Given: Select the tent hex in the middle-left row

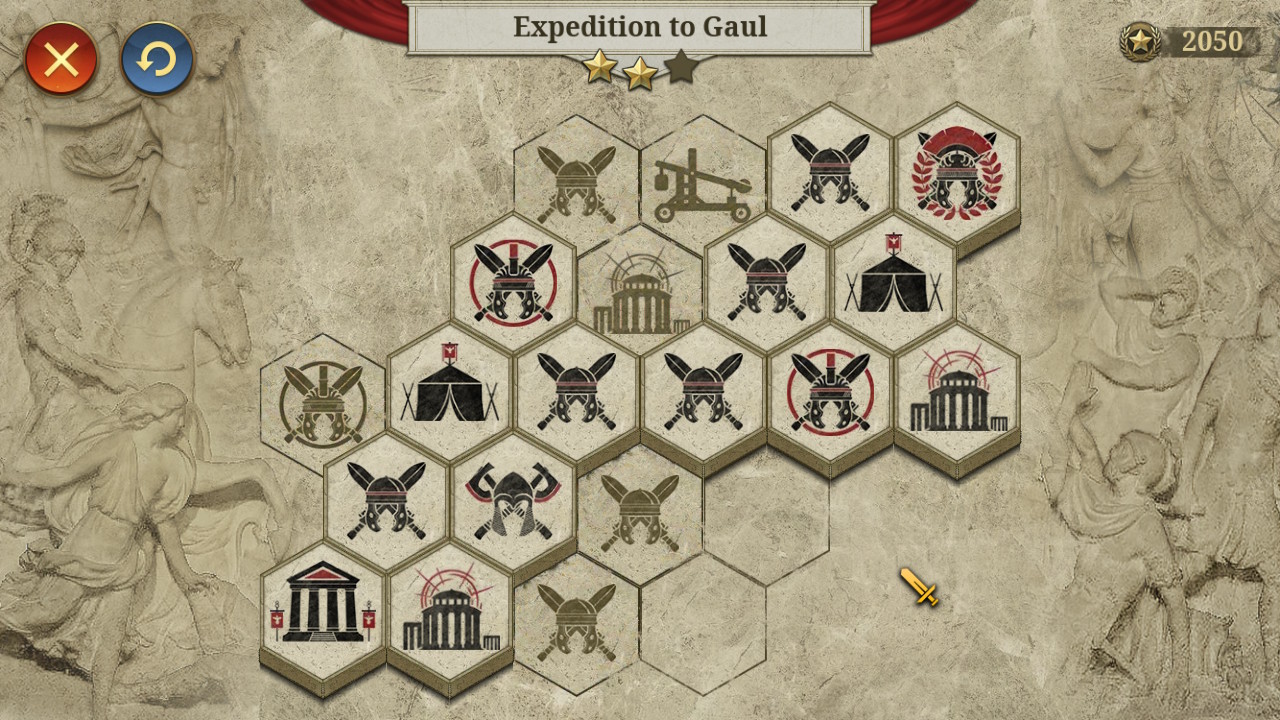Looking at the screenshot, I should (448, 395).
